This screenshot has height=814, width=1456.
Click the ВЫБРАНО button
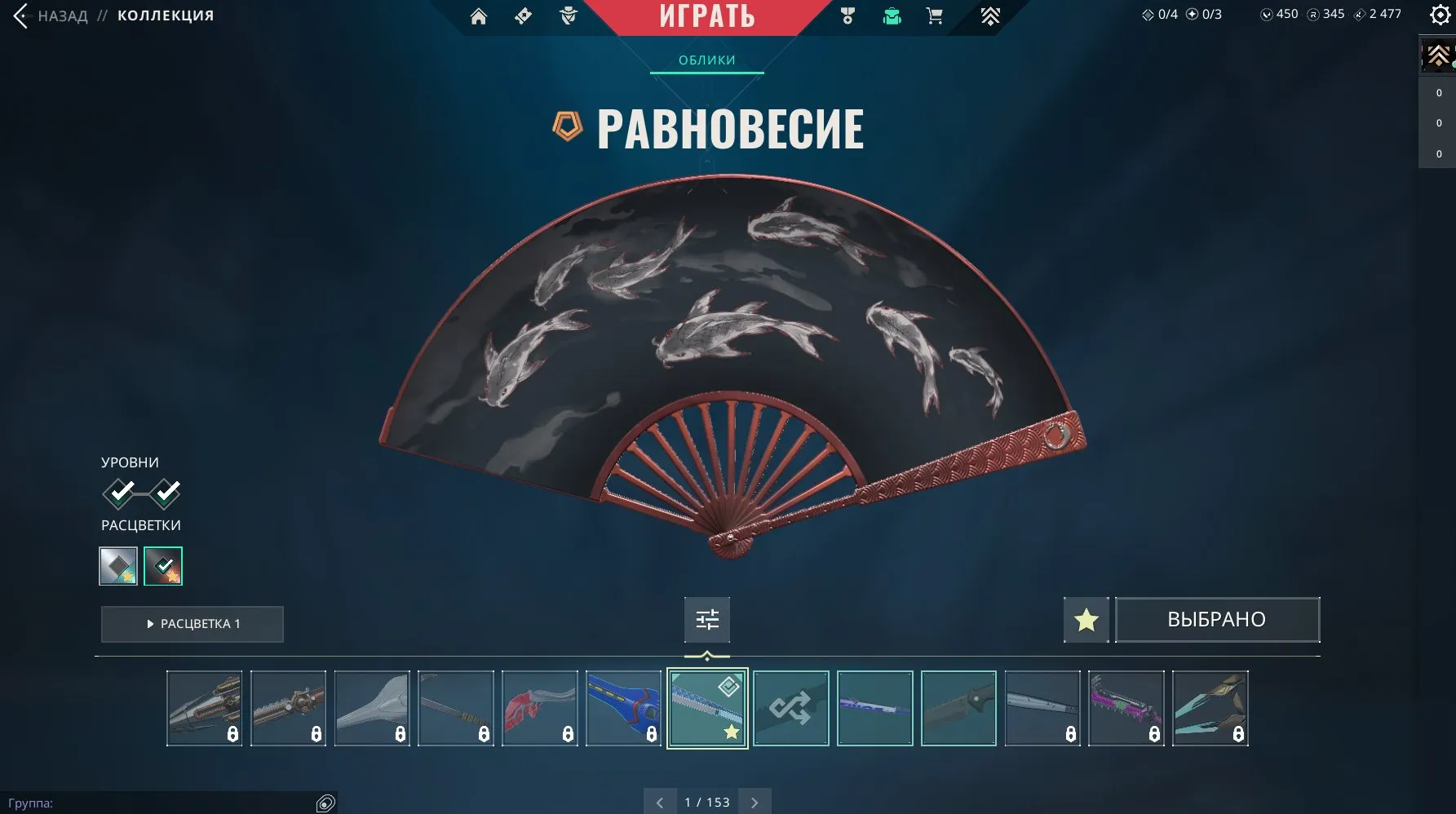pos(1217,619)
